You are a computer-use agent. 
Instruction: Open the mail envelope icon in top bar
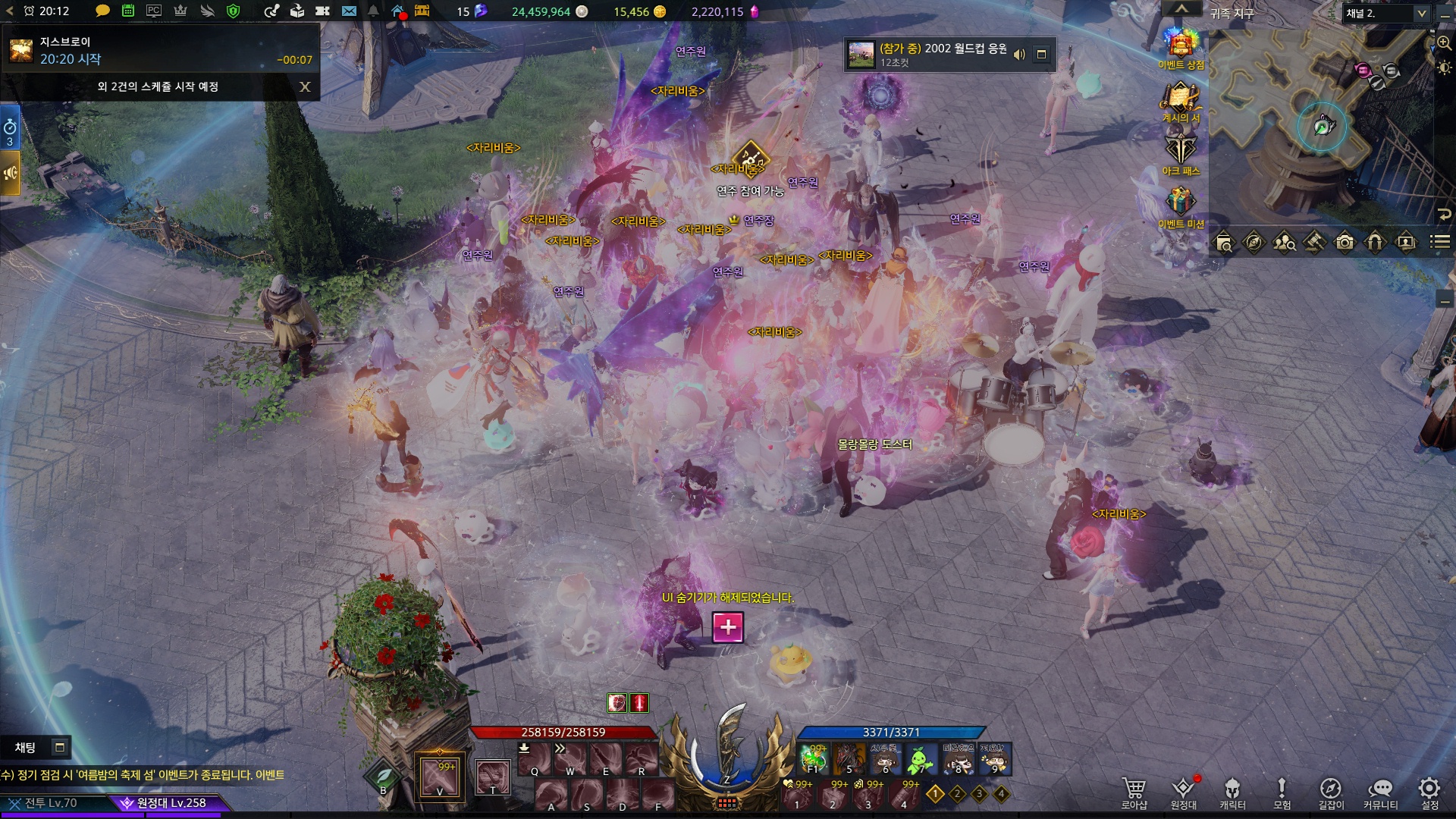pos(349,11)
